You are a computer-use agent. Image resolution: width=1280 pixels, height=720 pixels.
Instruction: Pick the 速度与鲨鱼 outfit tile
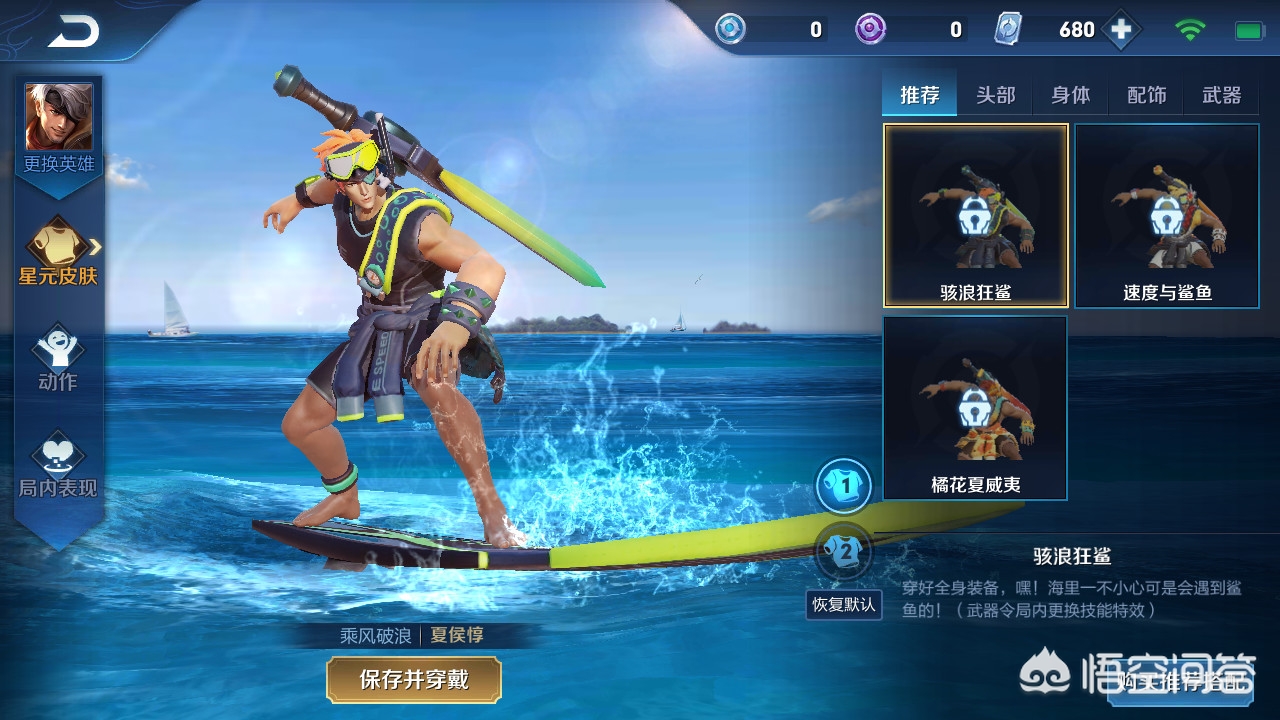tap(1167, 215)
